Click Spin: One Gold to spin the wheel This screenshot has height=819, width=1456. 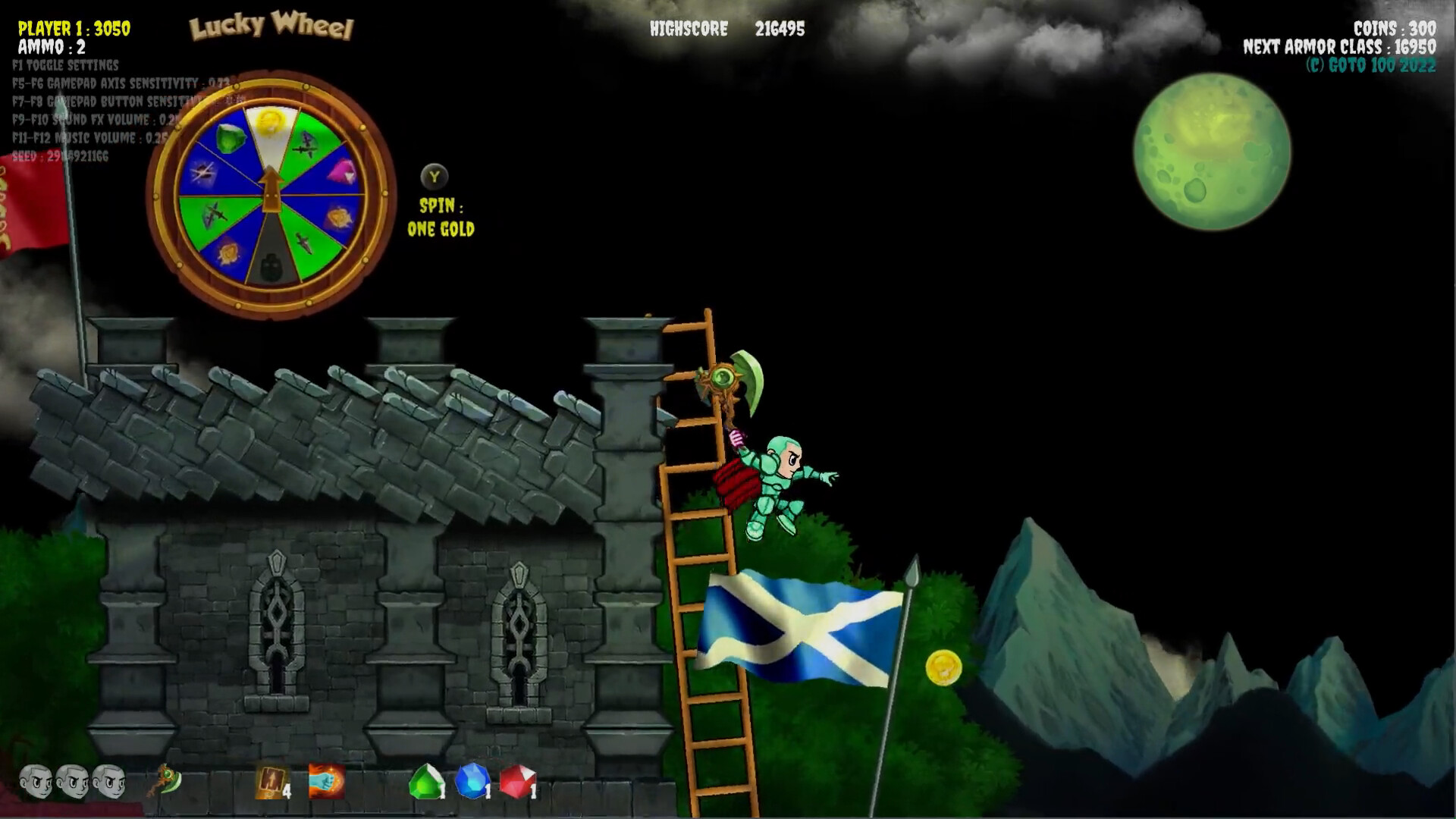pyautogui.click(x=442, y=217)
